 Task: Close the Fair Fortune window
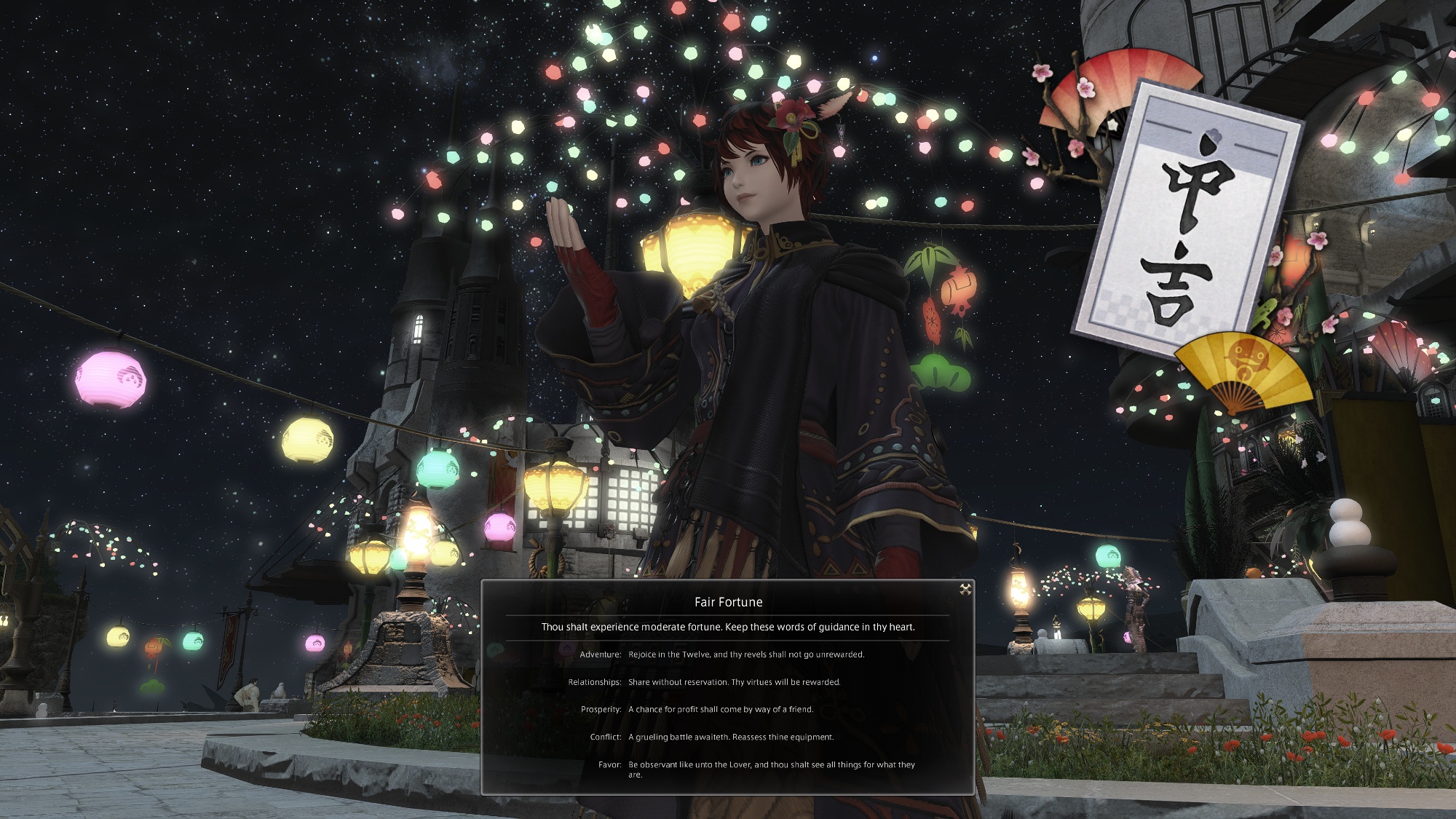point(965,590)
